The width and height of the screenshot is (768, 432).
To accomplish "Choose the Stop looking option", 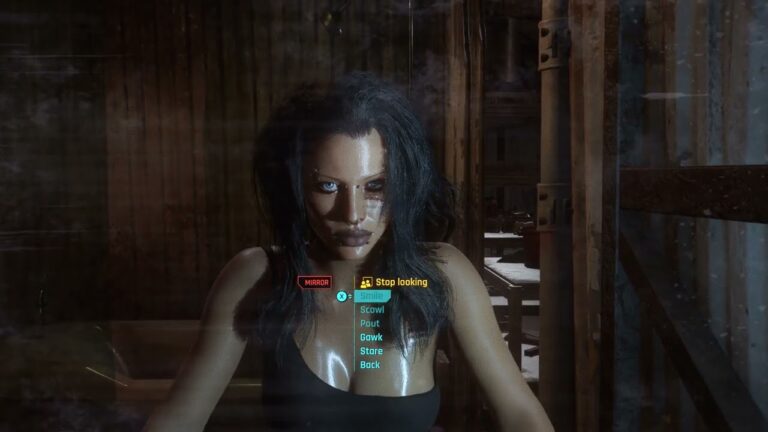I will coord(400,282).
